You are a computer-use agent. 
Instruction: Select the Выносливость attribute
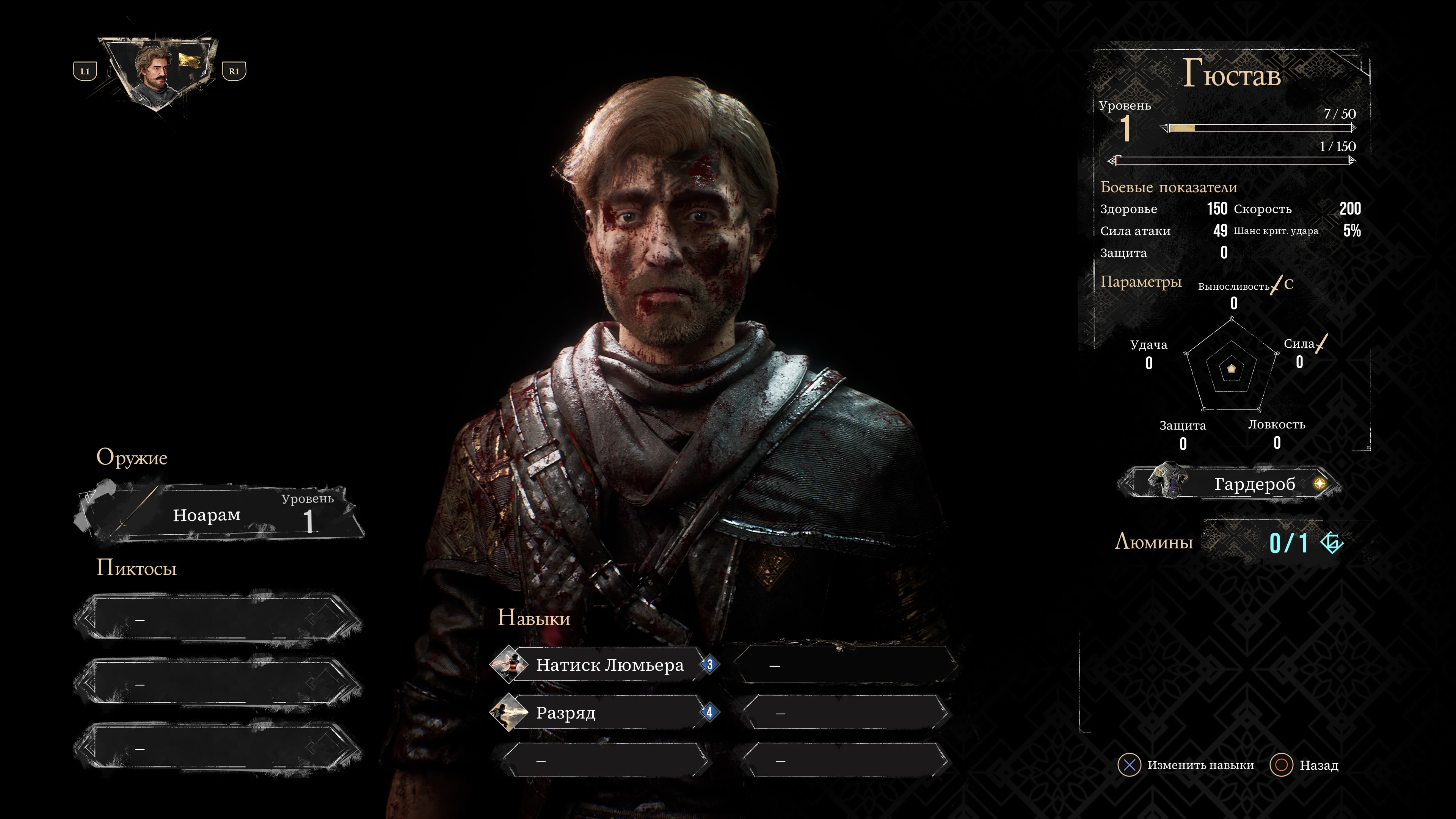[x=1234, y=294]
